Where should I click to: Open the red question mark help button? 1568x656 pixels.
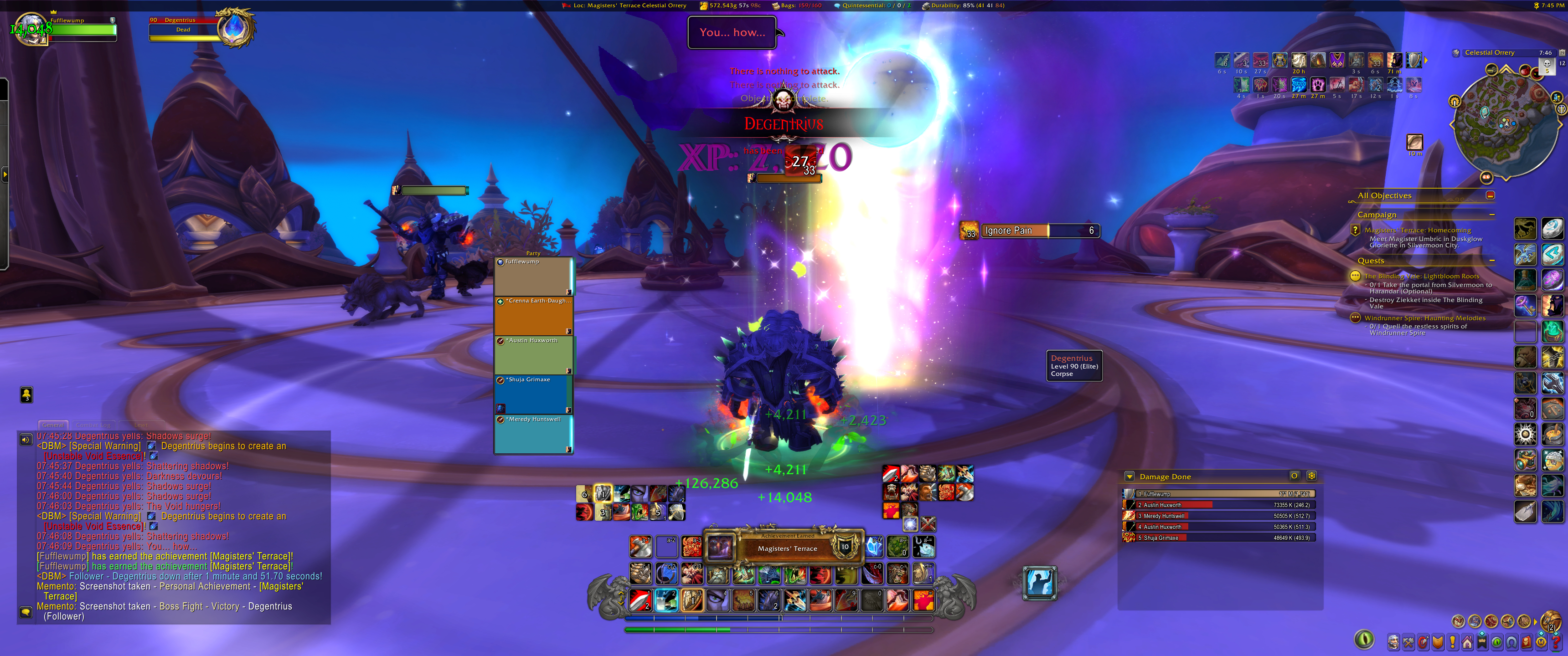[1557, 642]
